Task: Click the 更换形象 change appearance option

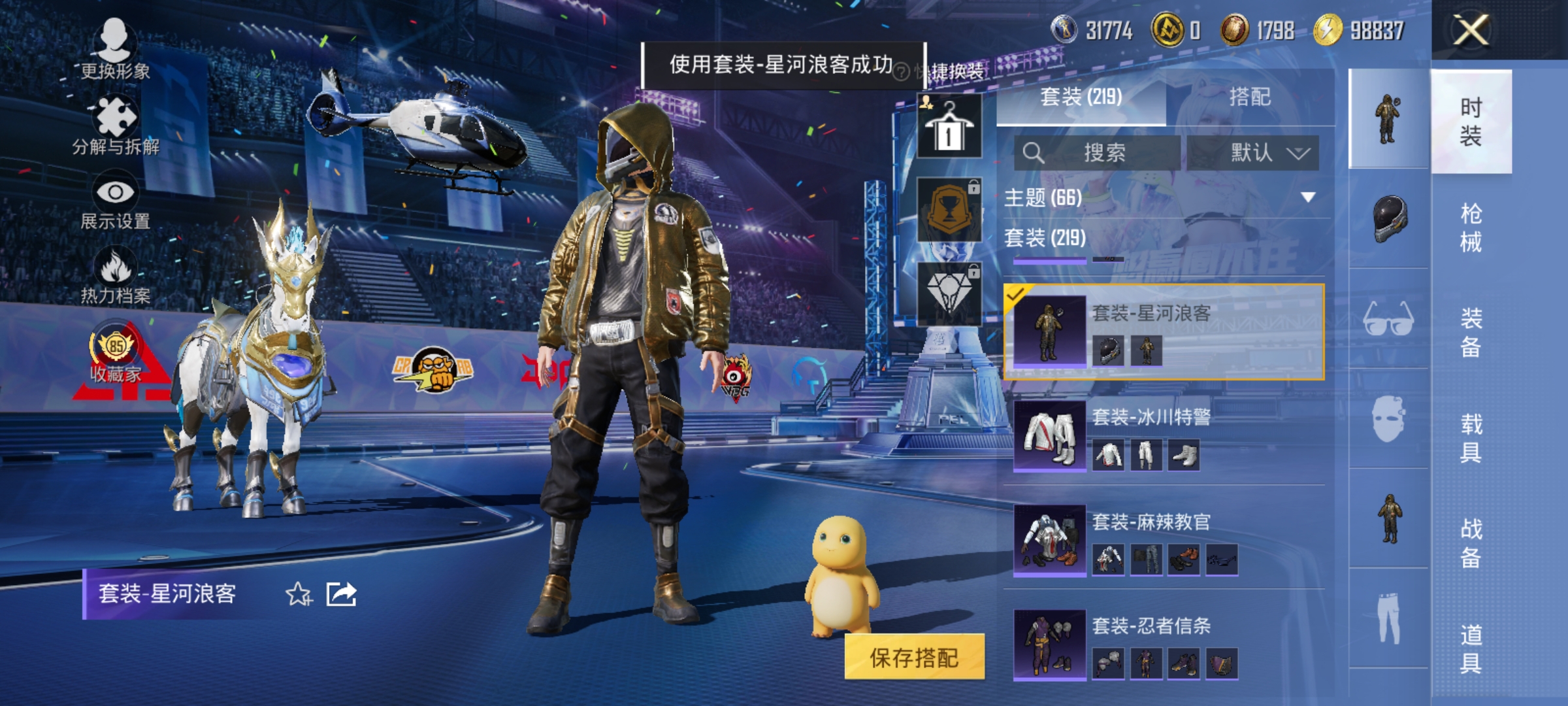Action: pyautogui.click(x=114, y=49)
